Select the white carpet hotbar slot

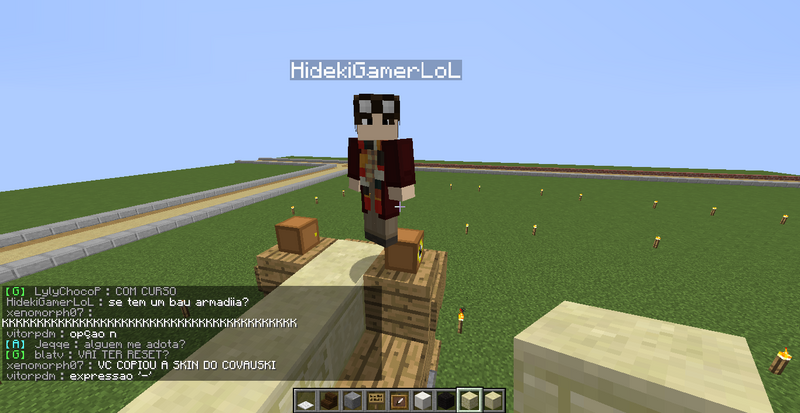(x=305, y=402)
